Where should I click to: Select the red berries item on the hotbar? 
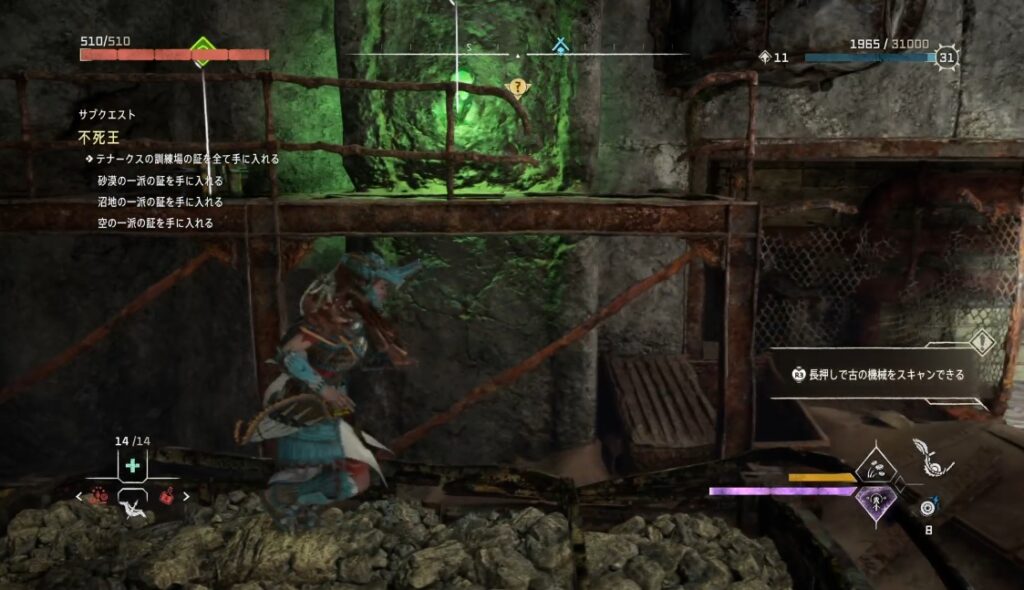[x=100, y=495]
